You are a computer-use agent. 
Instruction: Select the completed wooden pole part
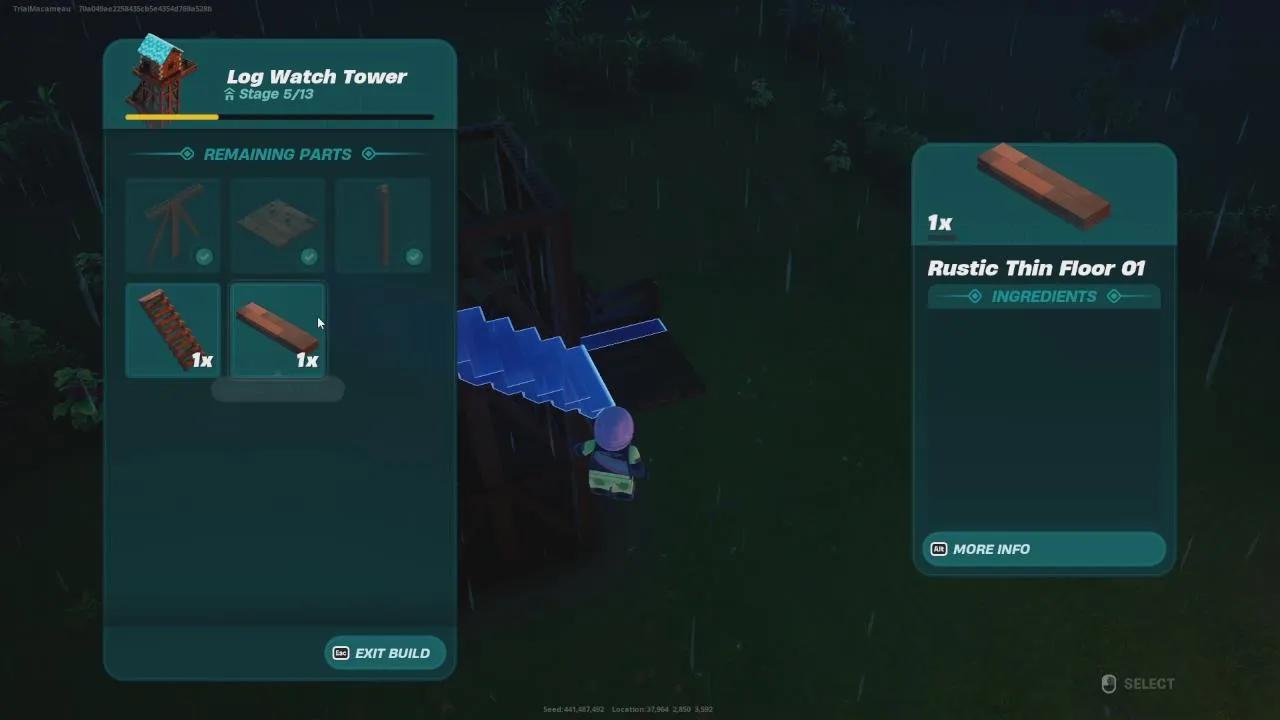tap(383, 225)
